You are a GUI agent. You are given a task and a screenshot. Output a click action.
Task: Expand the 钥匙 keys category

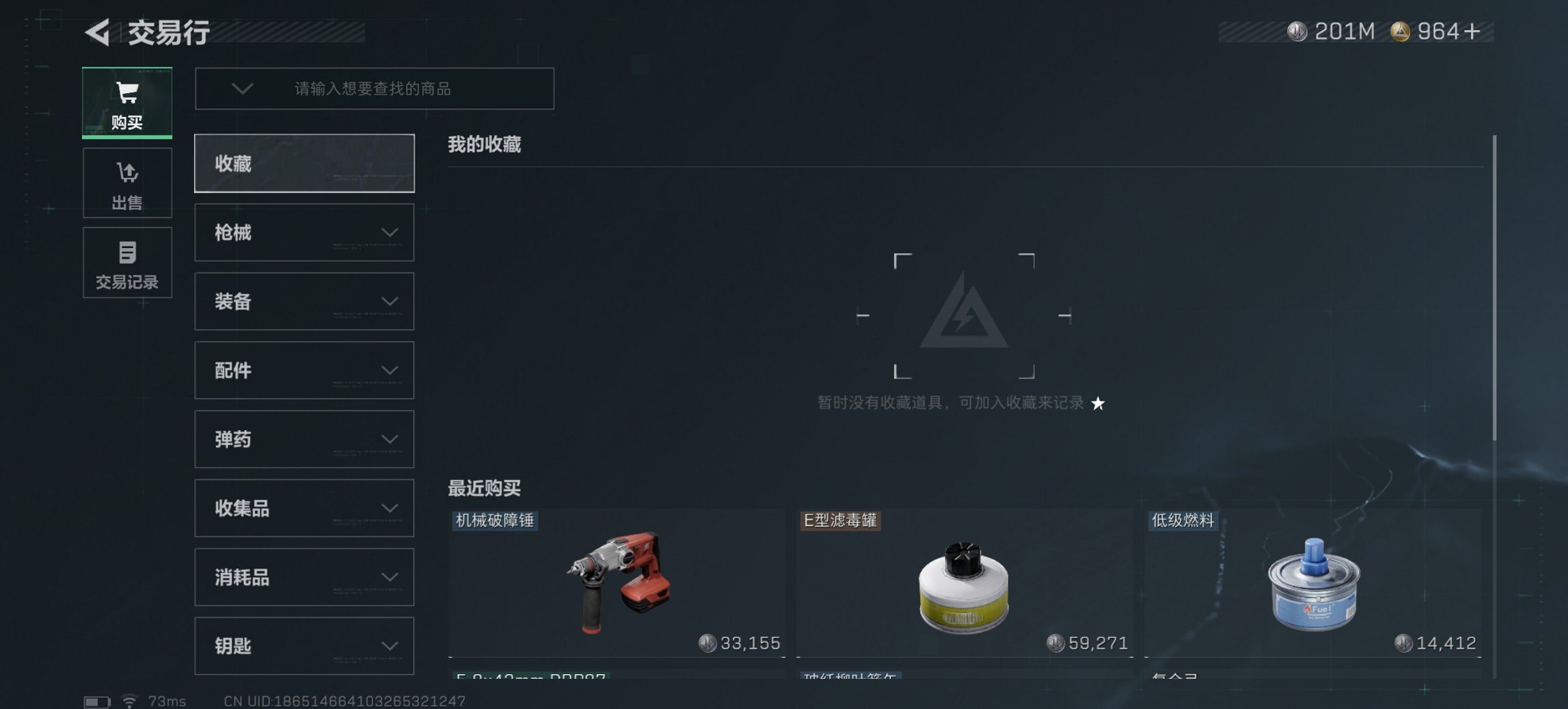(303, 645)
